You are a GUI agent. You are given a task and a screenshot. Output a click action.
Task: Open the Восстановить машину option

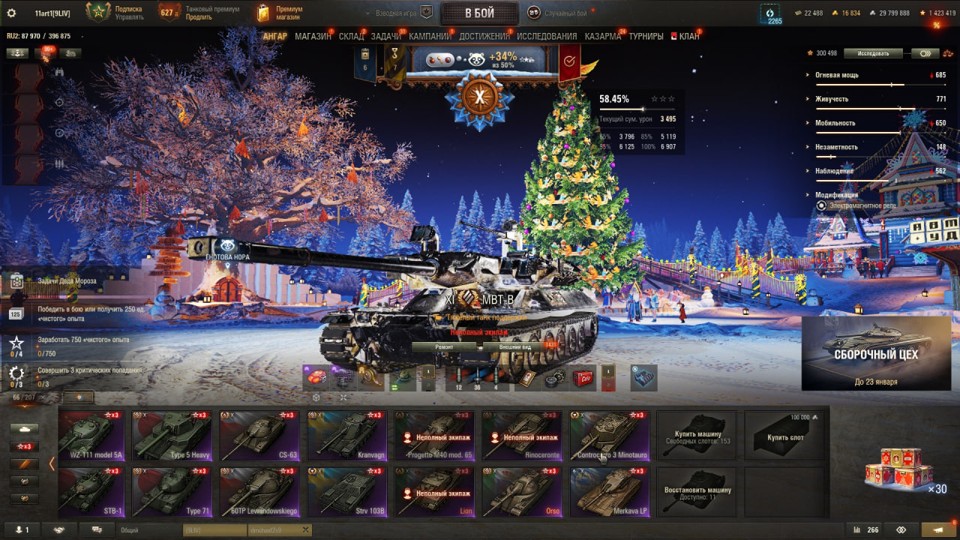pyautogui.click(x=696, y=491)
